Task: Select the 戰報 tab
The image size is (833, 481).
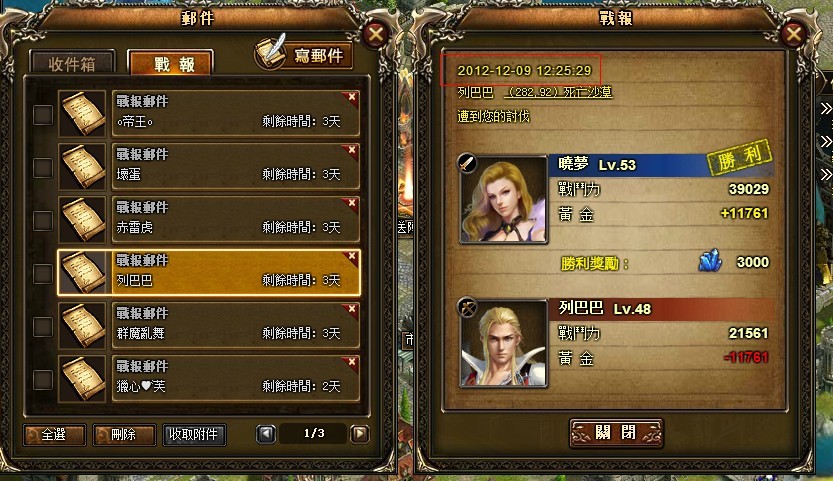Action: [x=170, y=64]
